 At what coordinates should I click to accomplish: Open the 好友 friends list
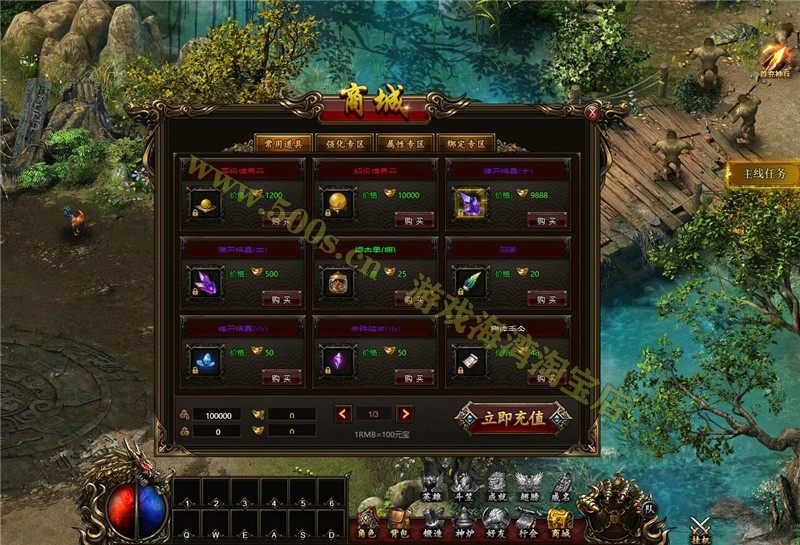[x=497, y=521]
